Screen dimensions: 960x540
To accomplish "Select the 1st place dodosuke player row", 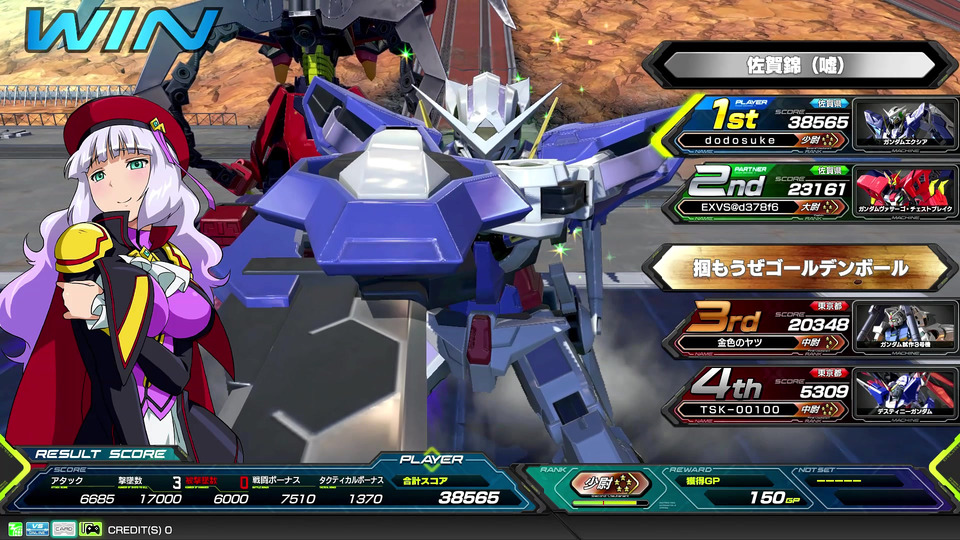I will [x=770, y=123].
